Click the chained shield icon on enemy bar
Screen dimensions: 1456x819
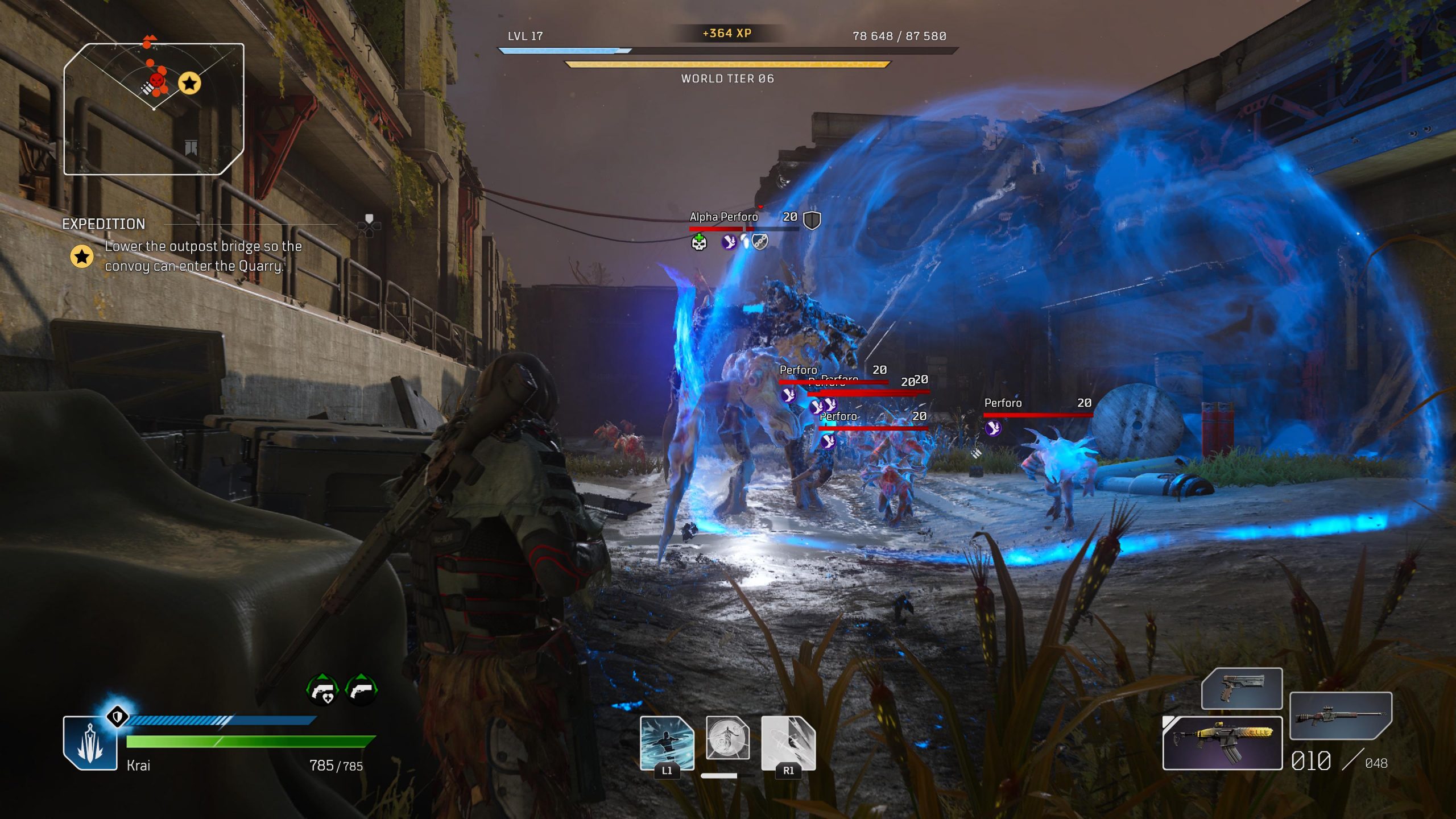pyautogui.click(x=760, y=242)
